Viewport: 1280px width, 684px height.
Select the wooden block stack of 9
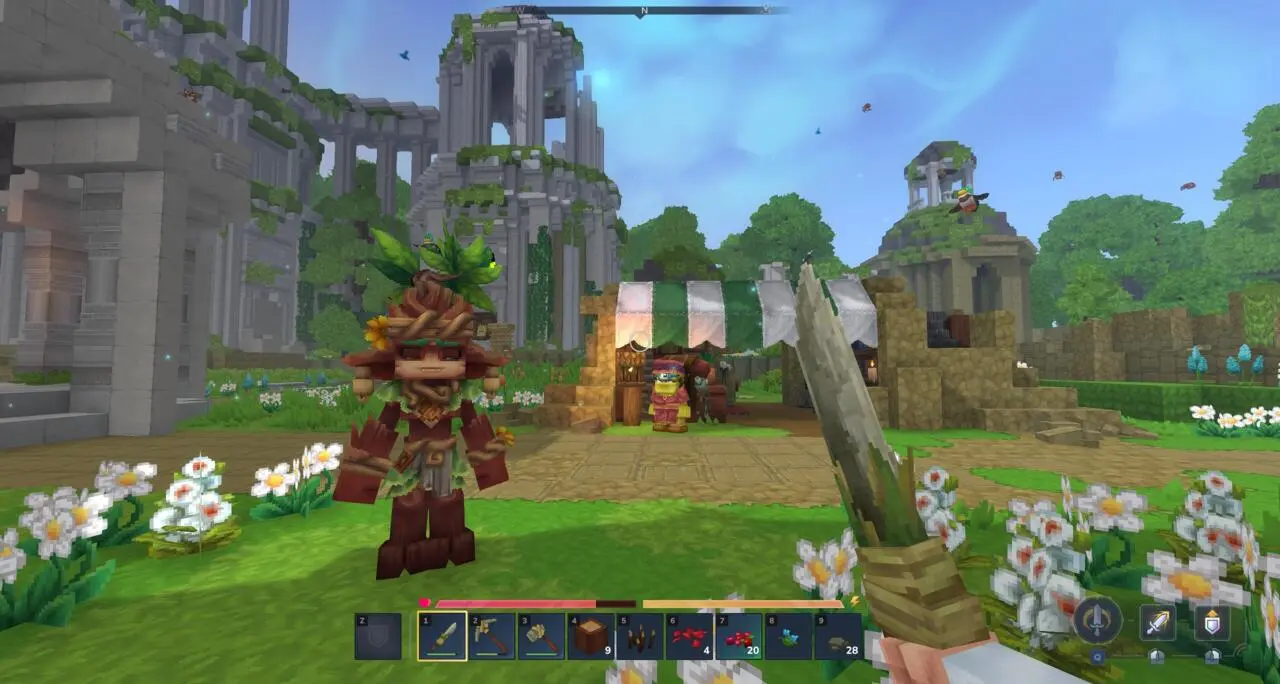[591, 636]
